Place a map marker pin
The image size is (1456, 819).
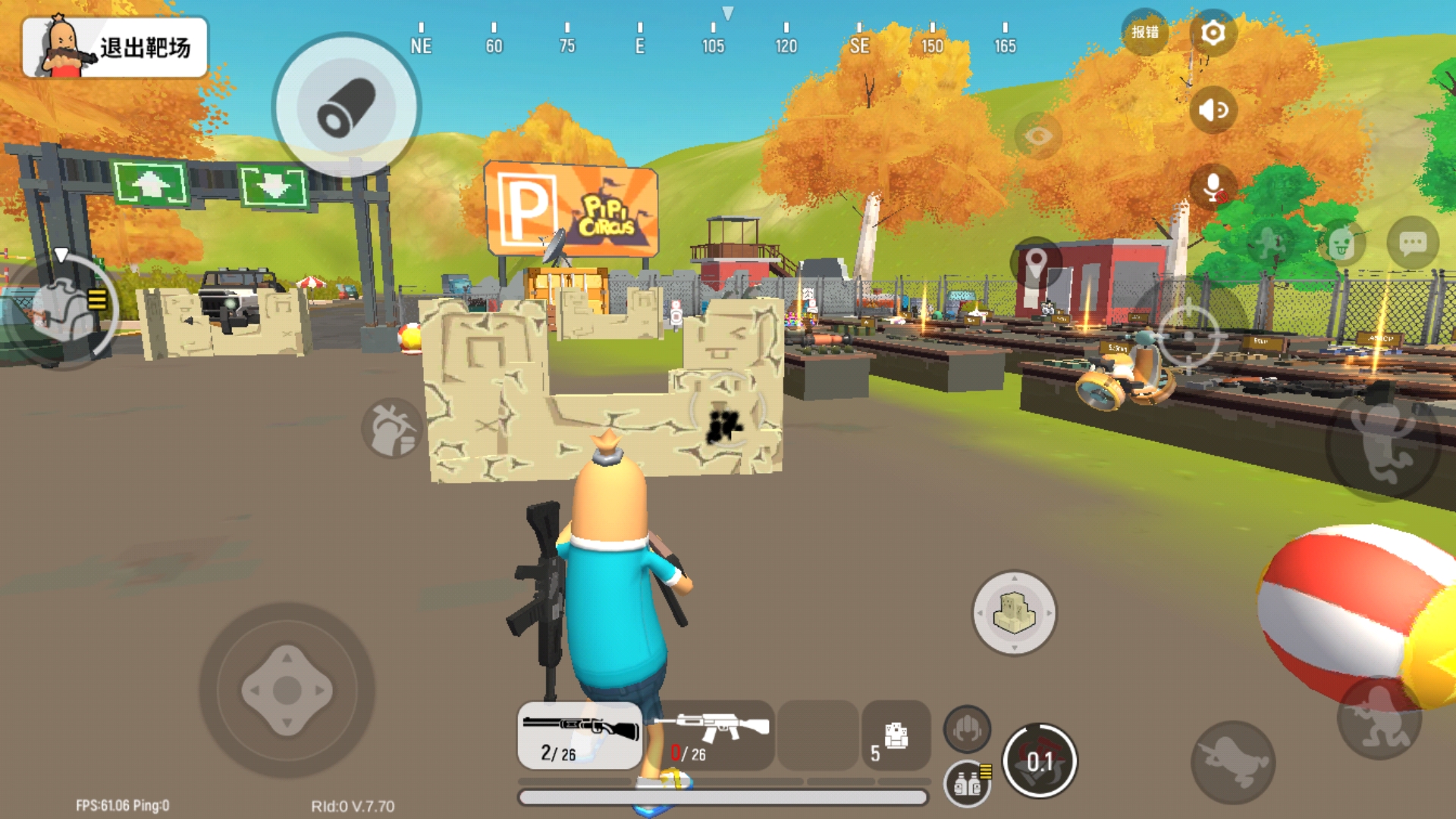1036,264
